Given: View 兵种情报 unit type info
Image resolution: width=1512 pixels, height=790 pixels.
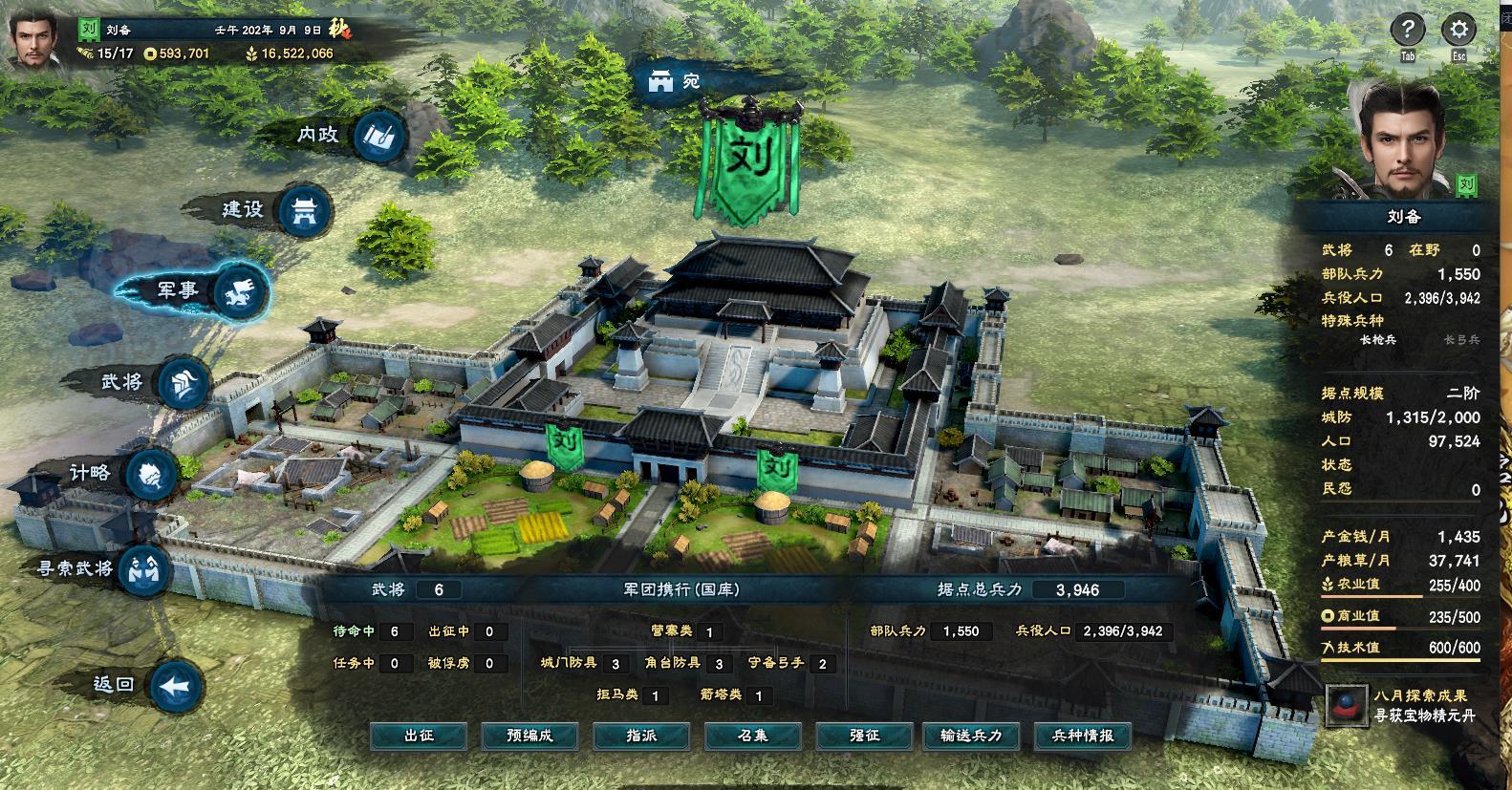Looking at the screenshot, I should tap(1083, 736).
